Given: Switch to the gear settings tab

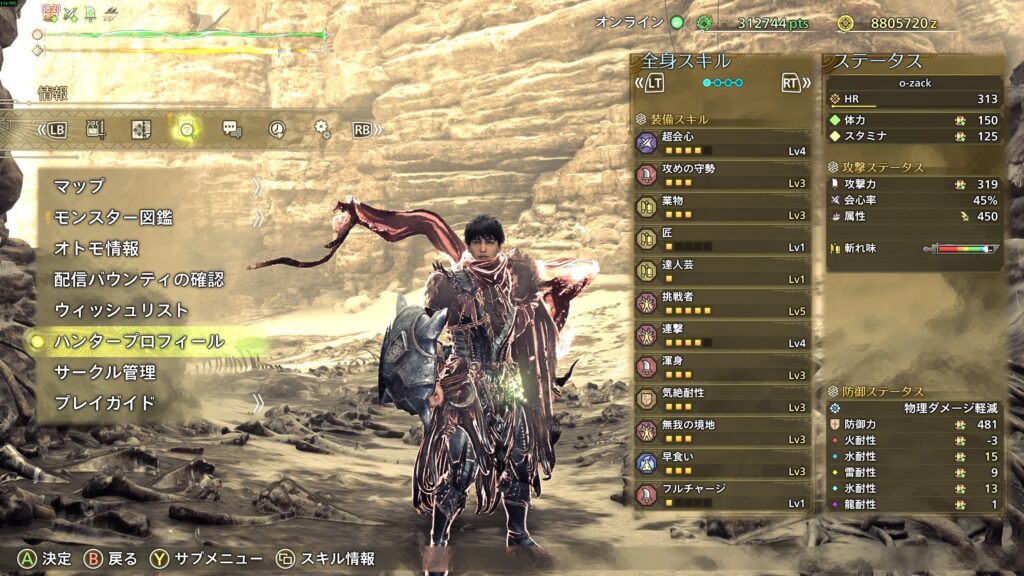Looking at the screenshot, I should pos(321,129).
